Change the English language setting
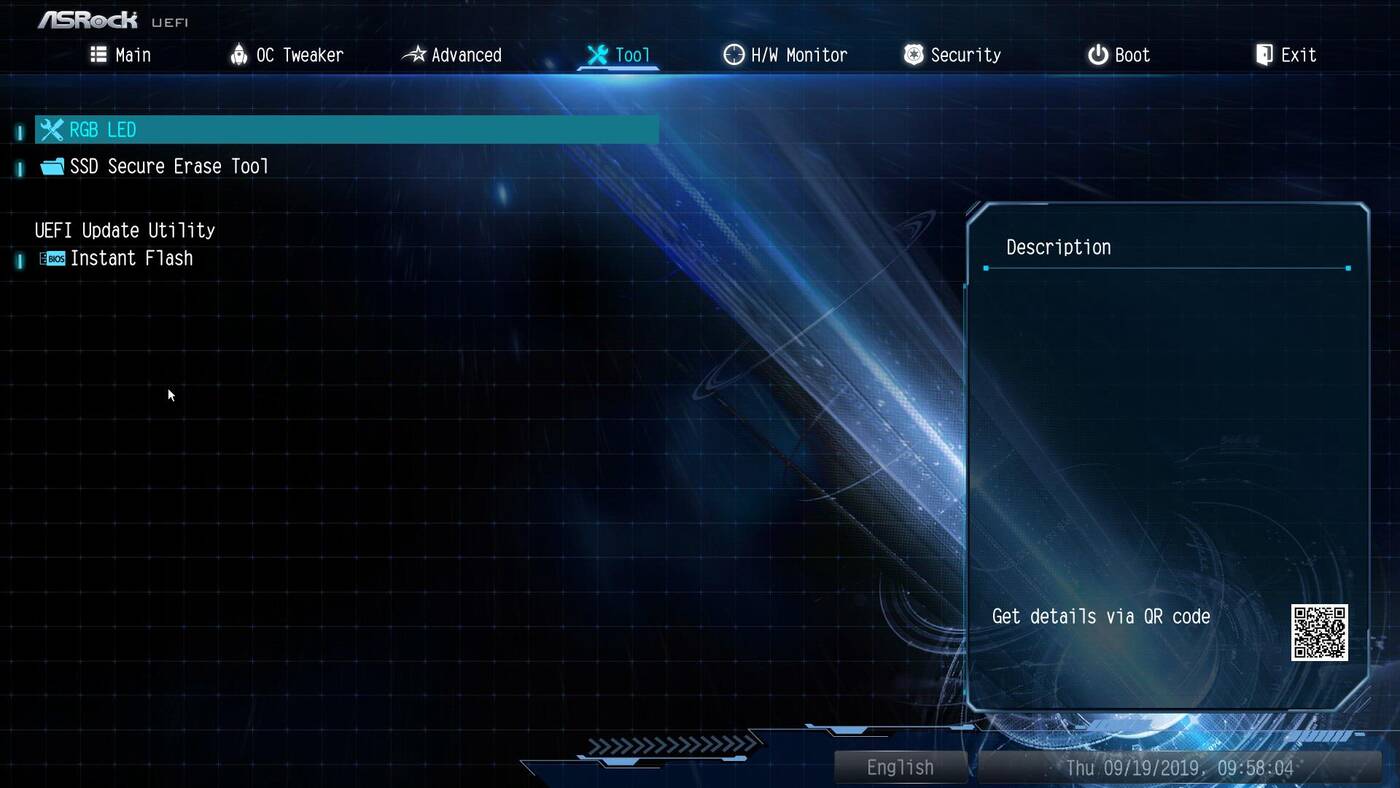 pos(900,767)
